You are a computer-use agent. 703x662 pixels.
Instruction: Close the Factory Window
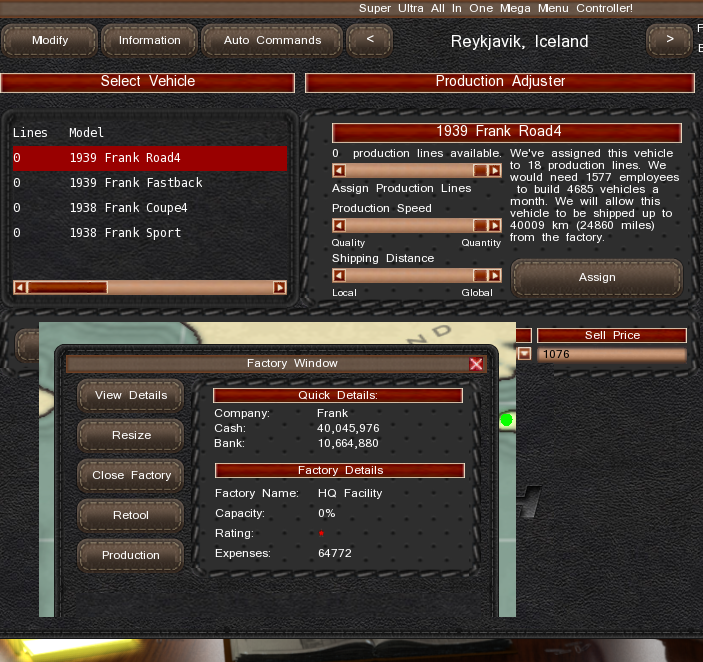click(476, 364)
